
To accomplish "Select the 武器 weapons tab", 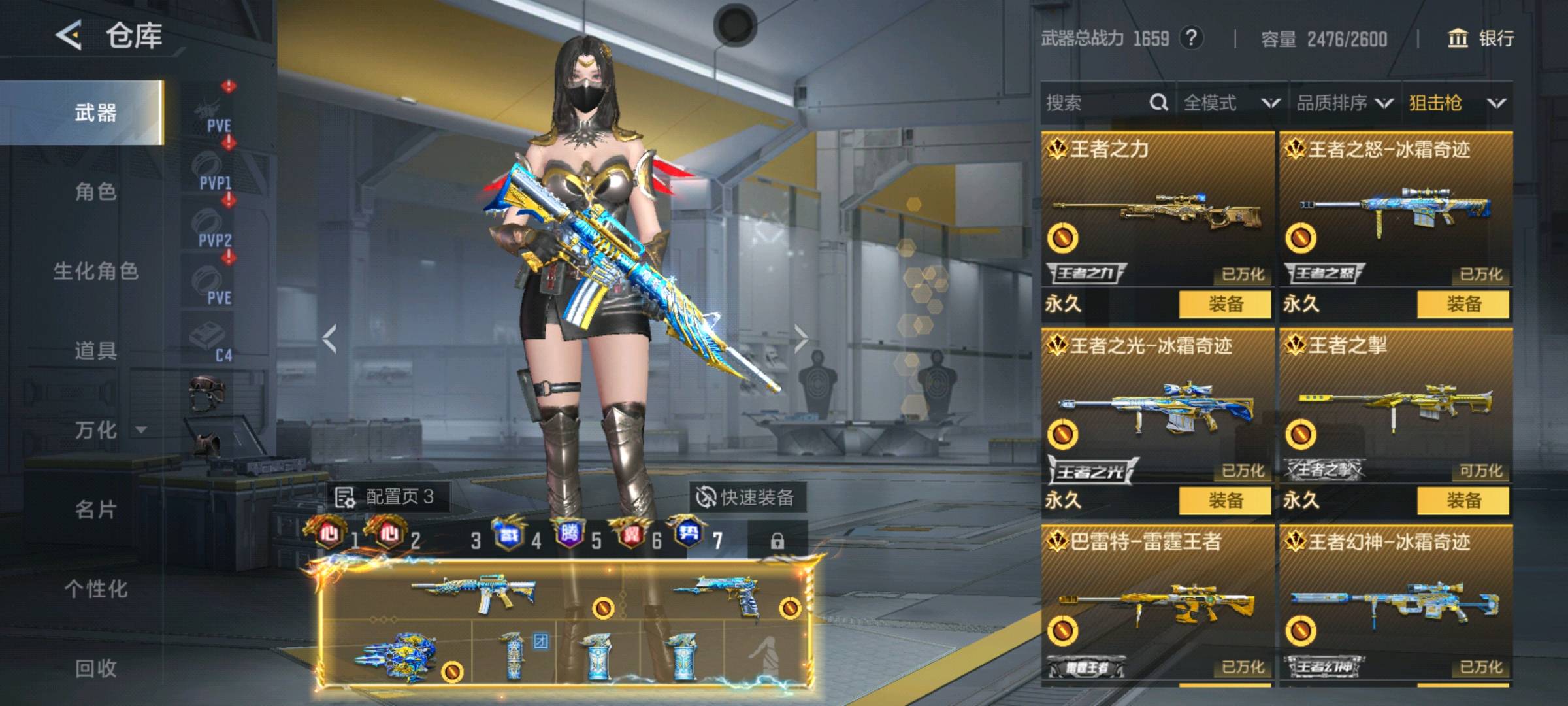I will tap(95, 112).
